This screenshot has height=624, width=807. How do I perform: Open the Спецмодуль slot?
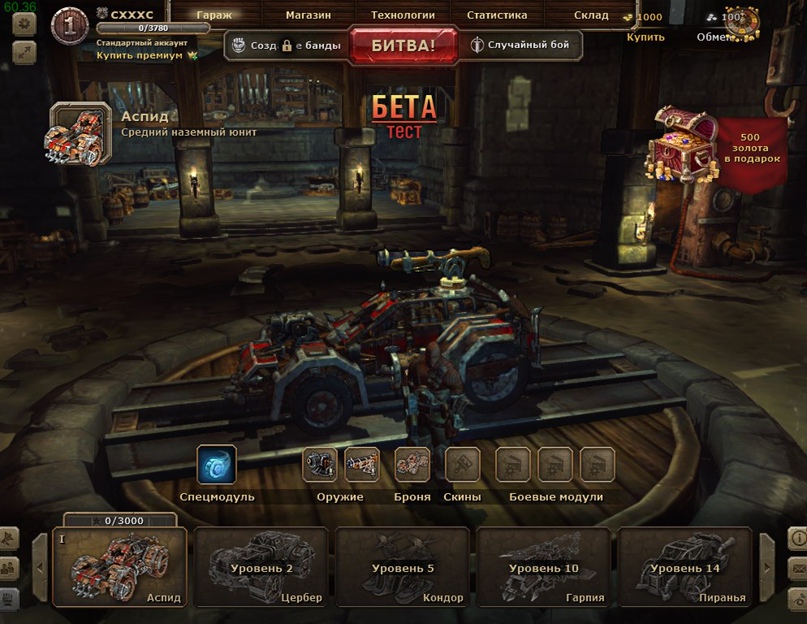pyautogui.click(x=217, y=465)
